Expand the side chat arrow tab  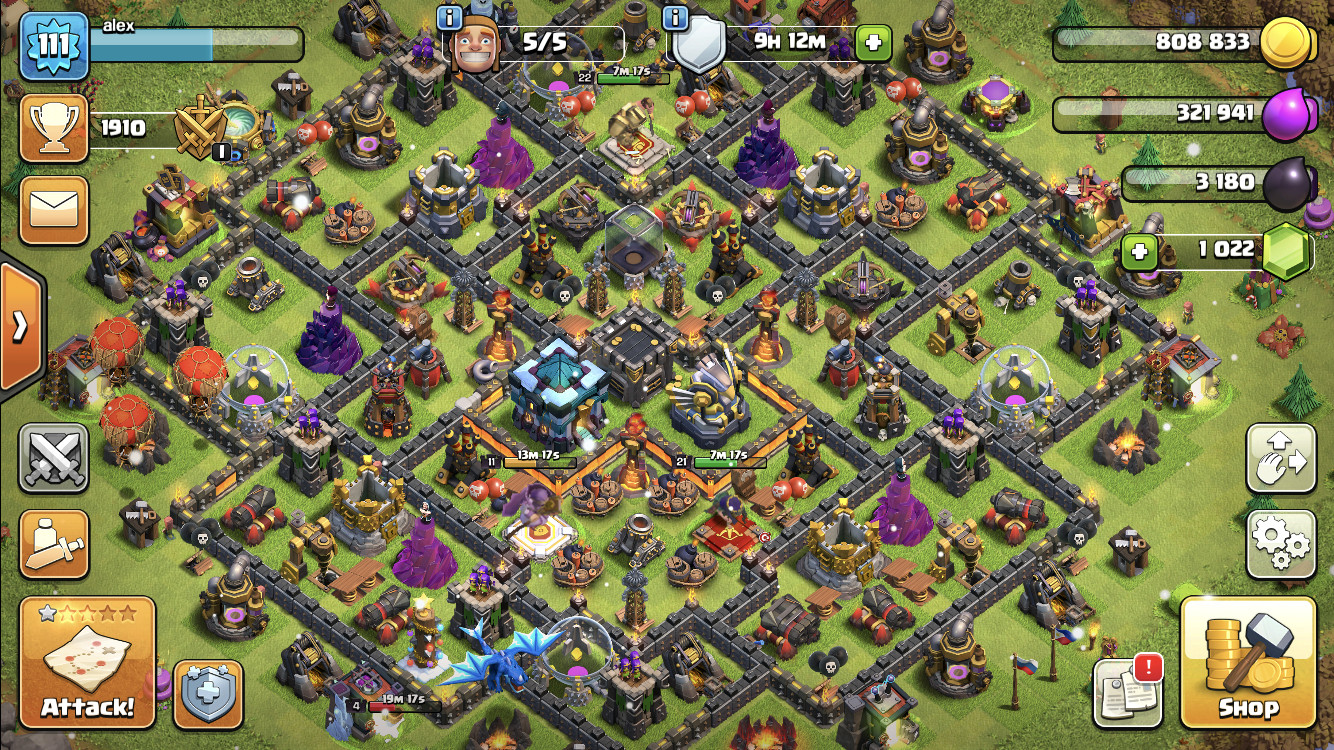point(20,326)
